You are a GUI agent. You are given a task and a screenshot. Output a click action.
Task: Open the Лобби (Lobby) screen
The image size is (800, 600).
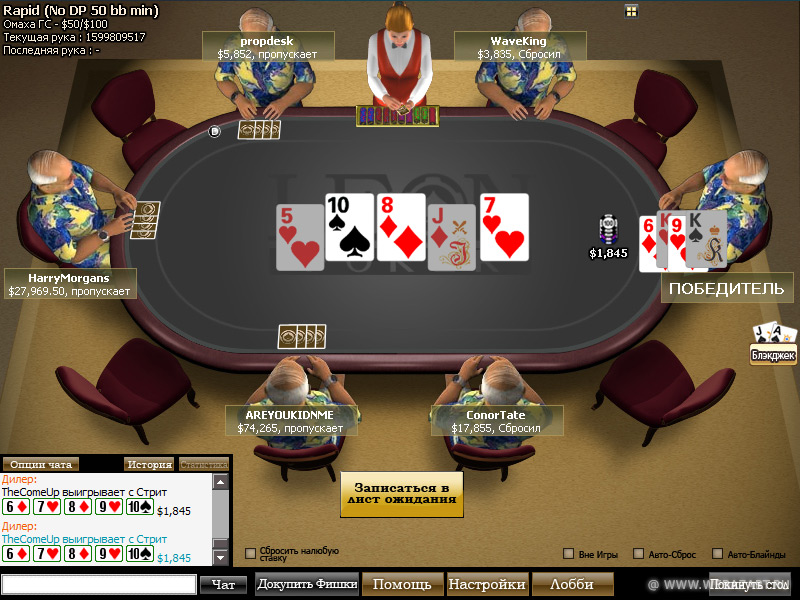[x=571, y=584]
